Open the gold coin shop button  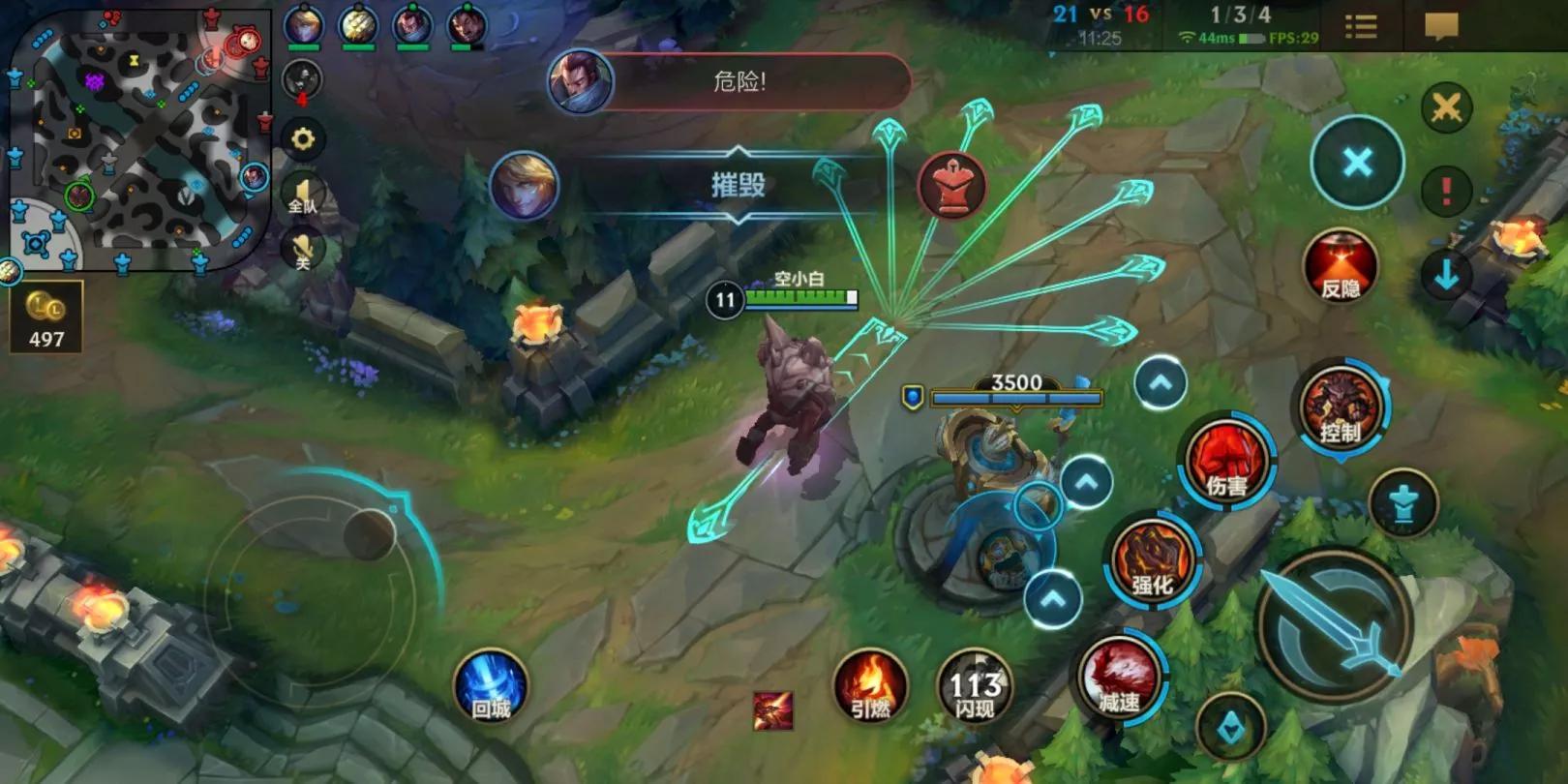pyautogui.click(x=45, y=317)
